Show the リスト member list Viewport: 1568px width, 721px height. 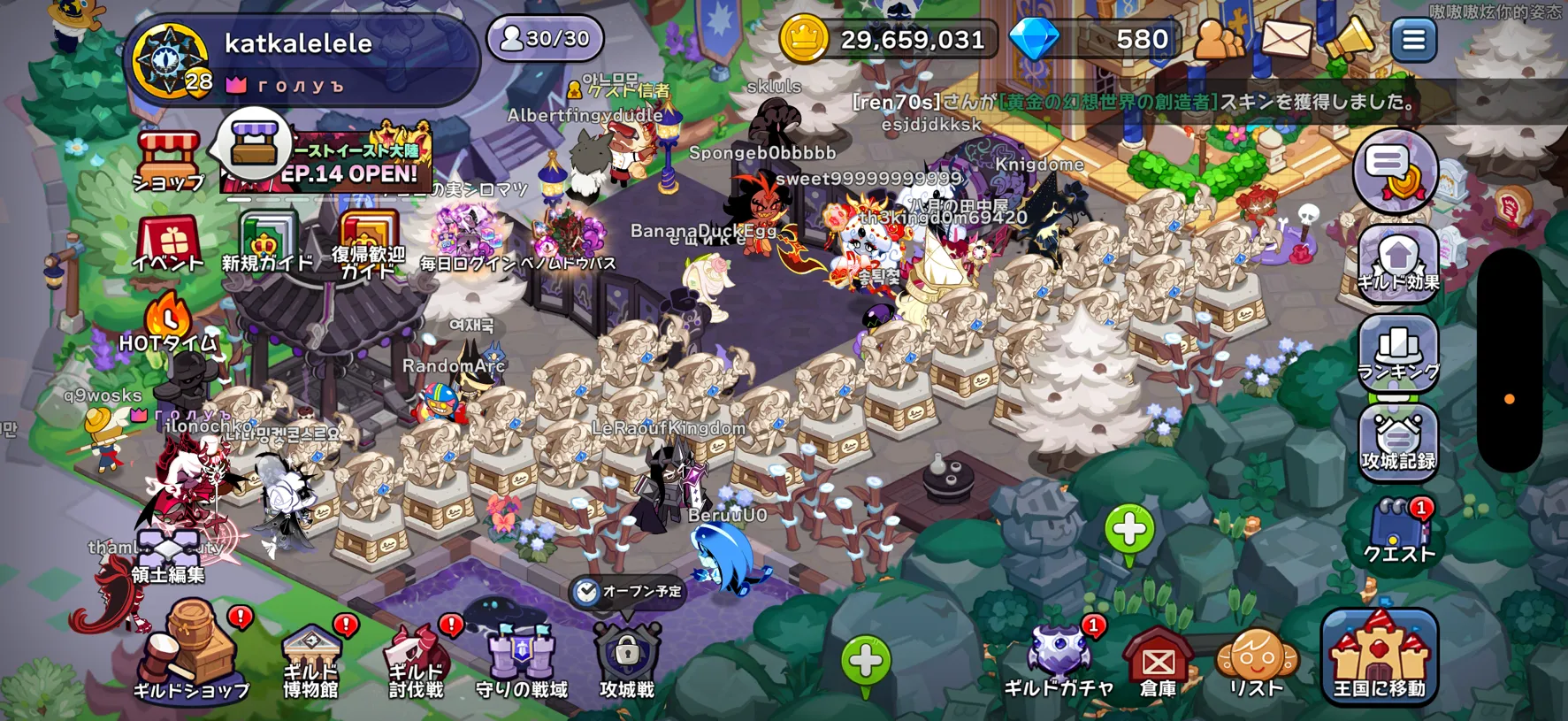coord(1257,659)
